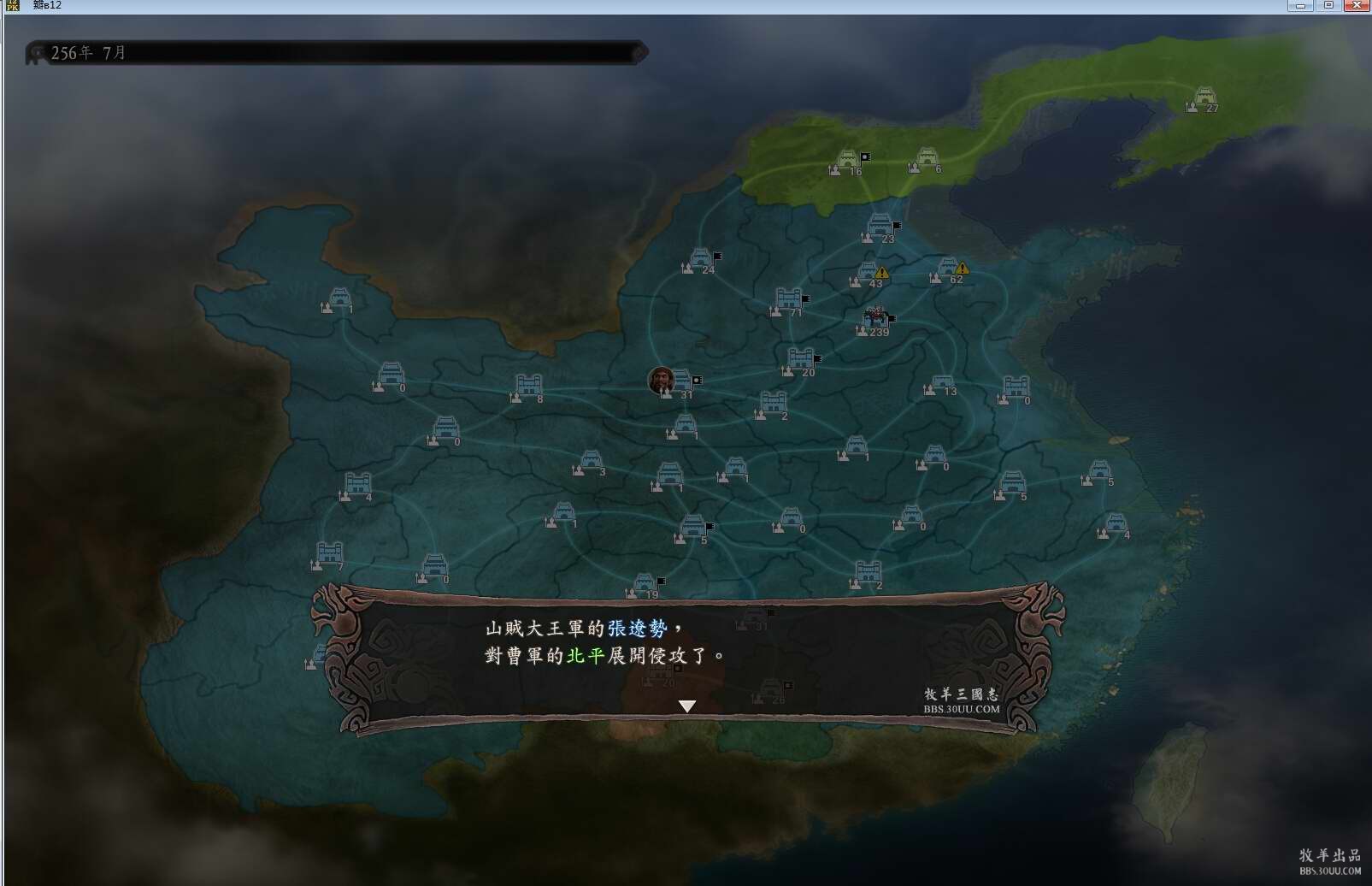The width and height of the screenshot is (1372, 886).
Task: Choose the warning-marked city with 43 troops
Action: [868, 273]
